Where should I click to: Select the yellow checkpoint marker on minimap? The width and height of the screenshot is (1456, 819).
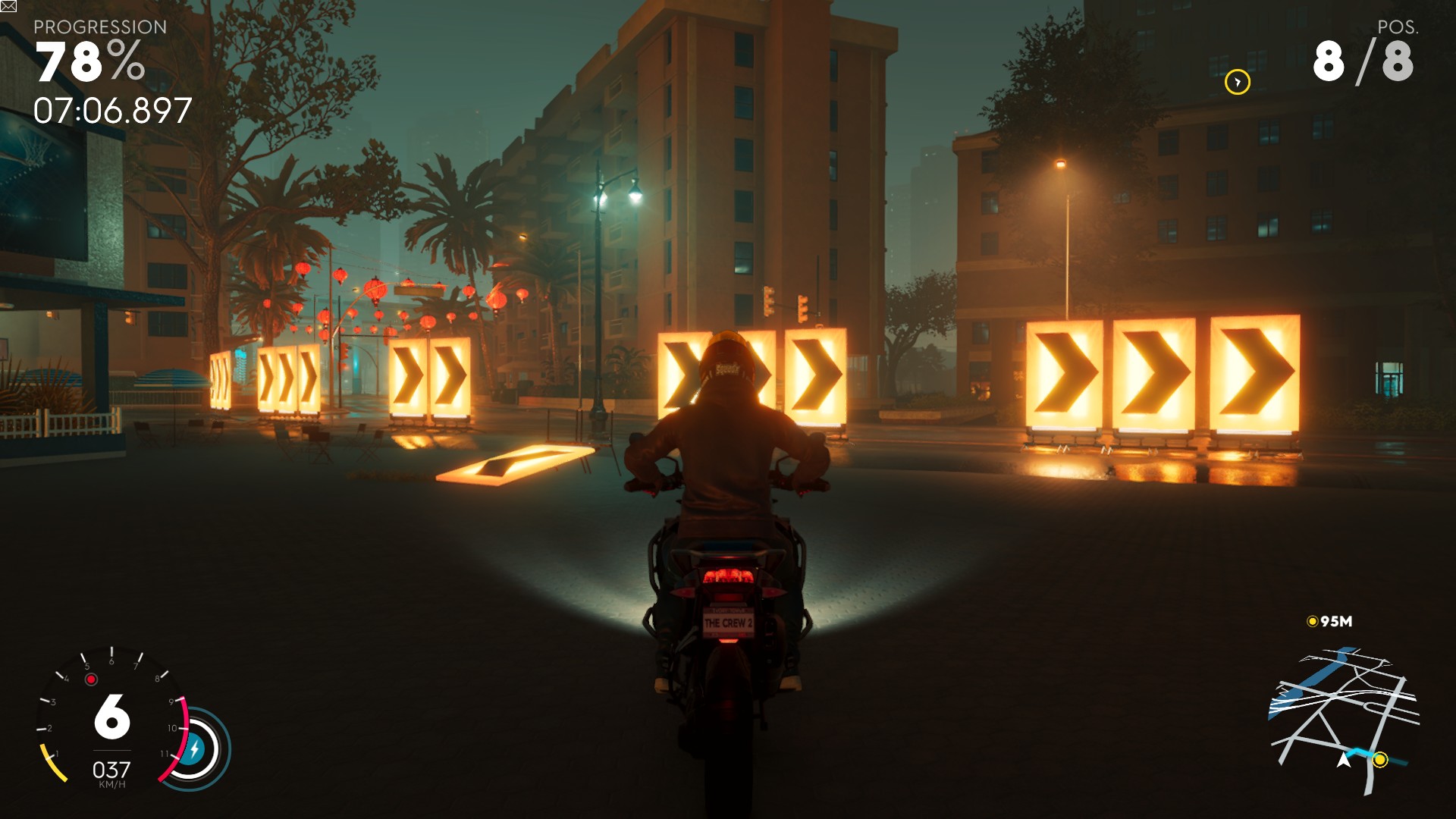[1380, 759]
